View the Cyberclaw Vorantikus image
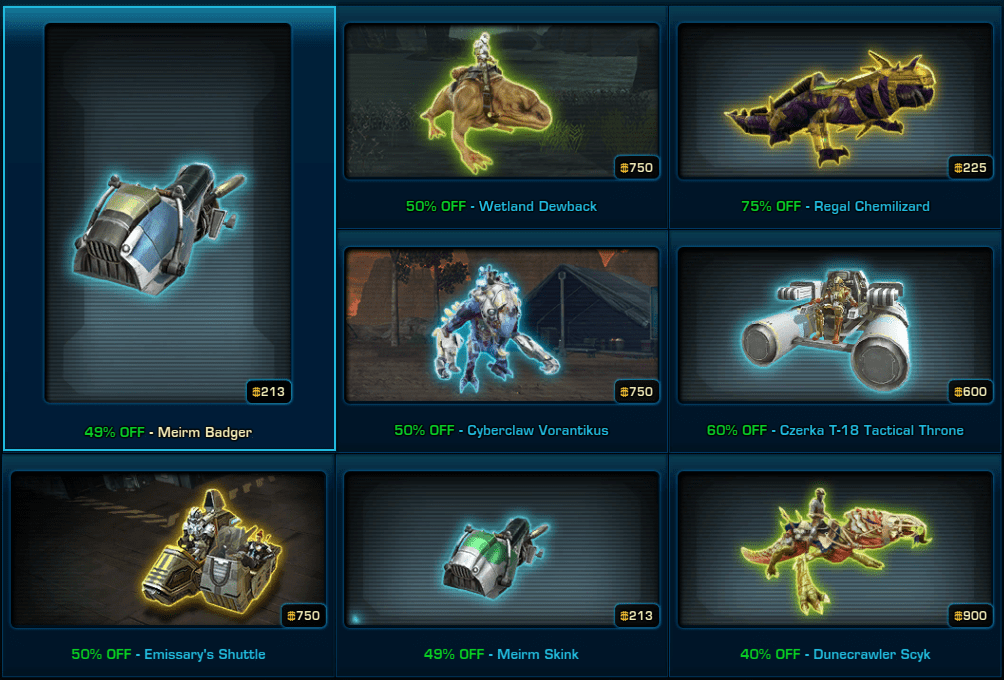The width and height of the screenshot is (1004, 680). pos(501,325)
